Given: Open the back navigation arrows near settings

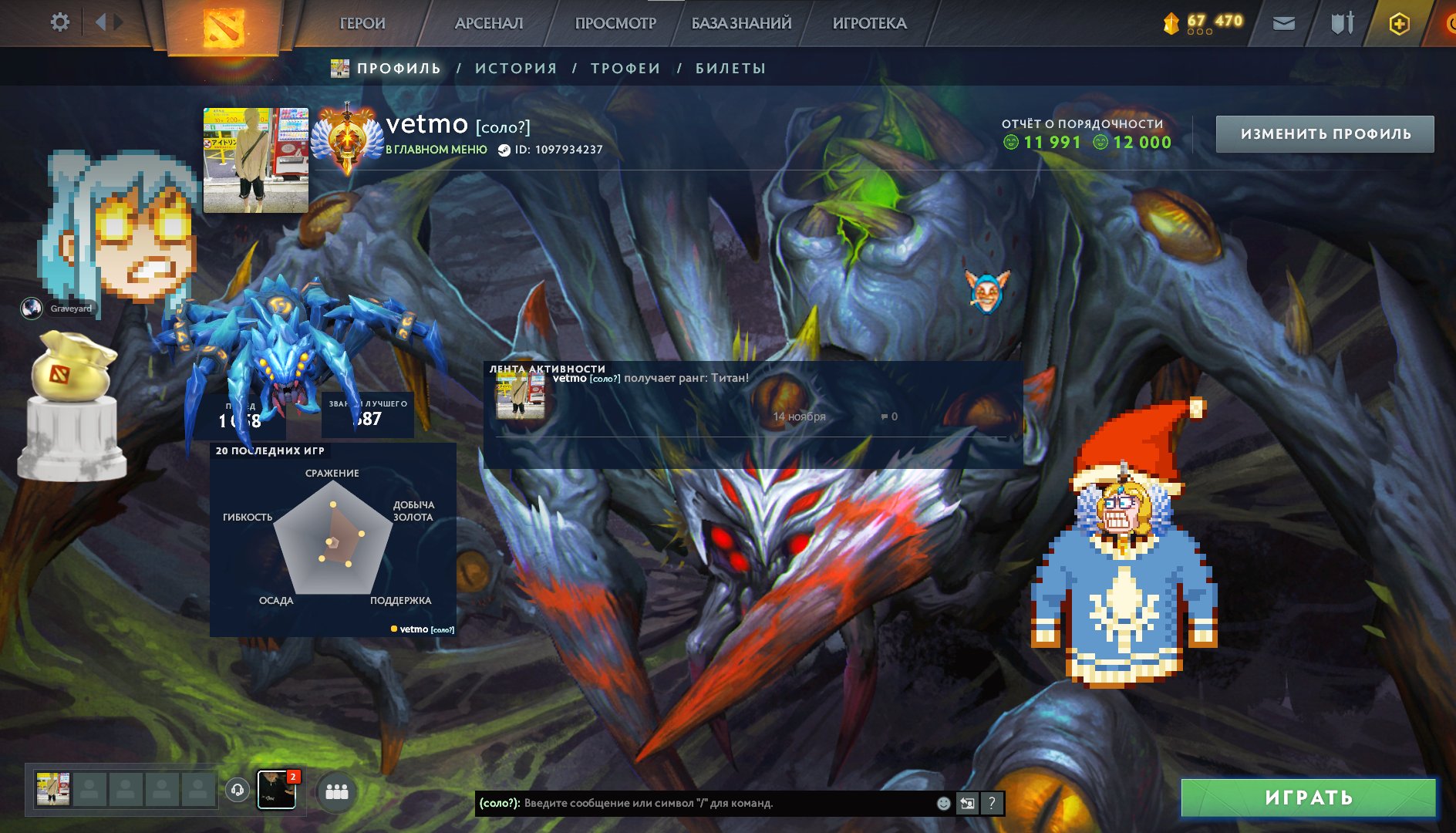Looking at the screenshot, I should tap(108, 22).
